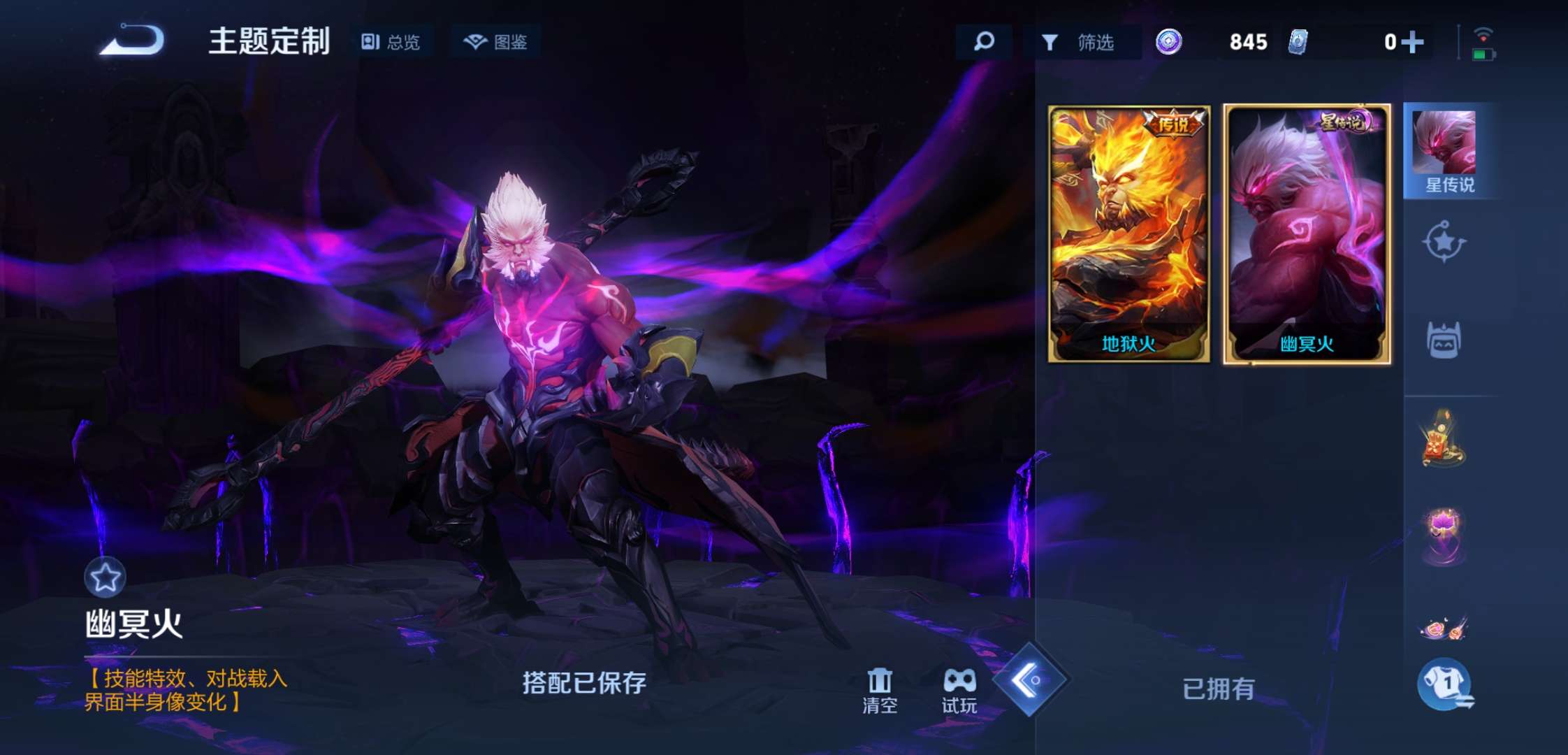Open the robot face category icon
The width and height of the screenshot is (1568, 755).
point(1444,340)
